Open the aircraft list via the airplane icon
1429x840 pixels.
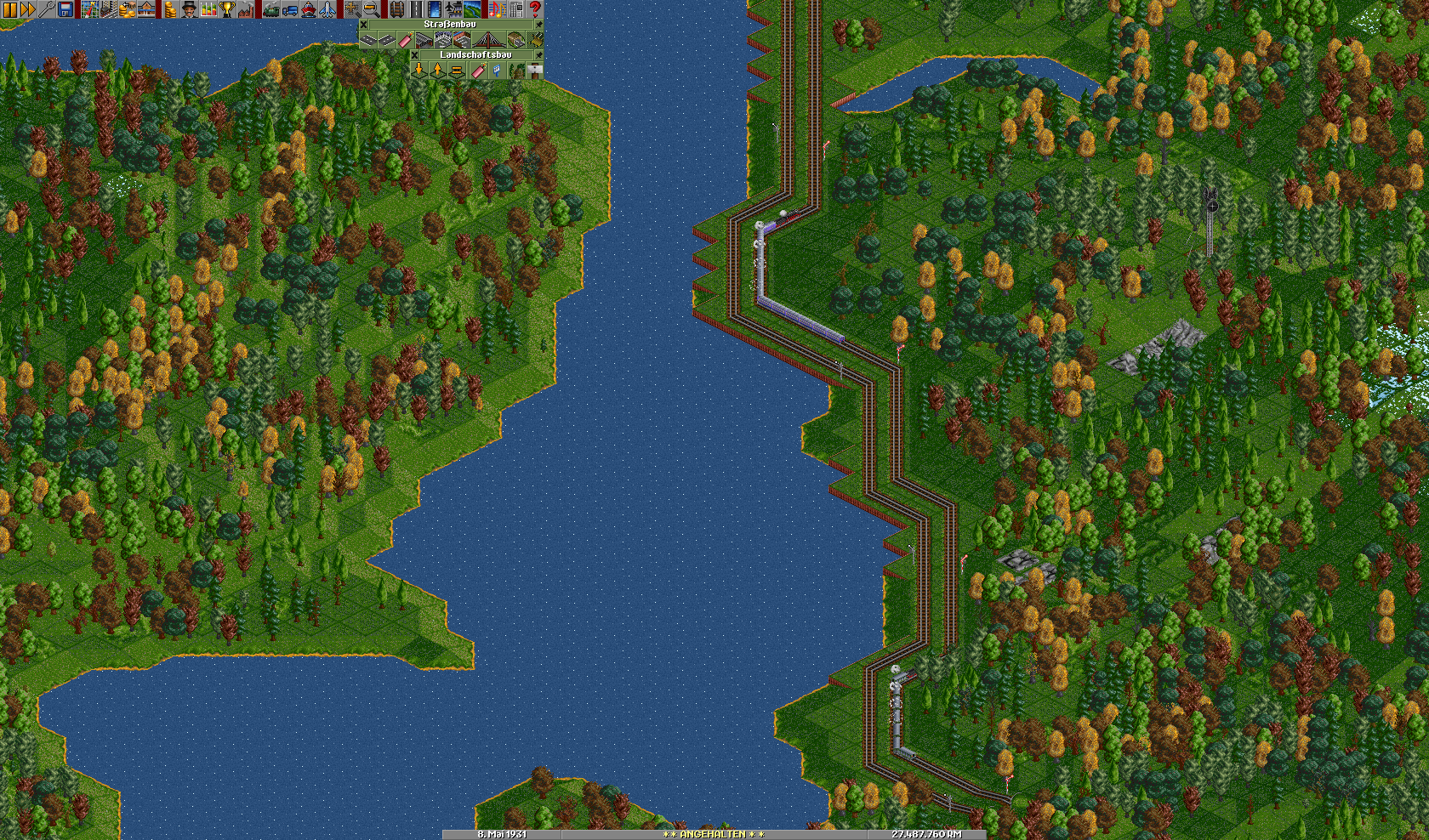(x=327, y=9)
